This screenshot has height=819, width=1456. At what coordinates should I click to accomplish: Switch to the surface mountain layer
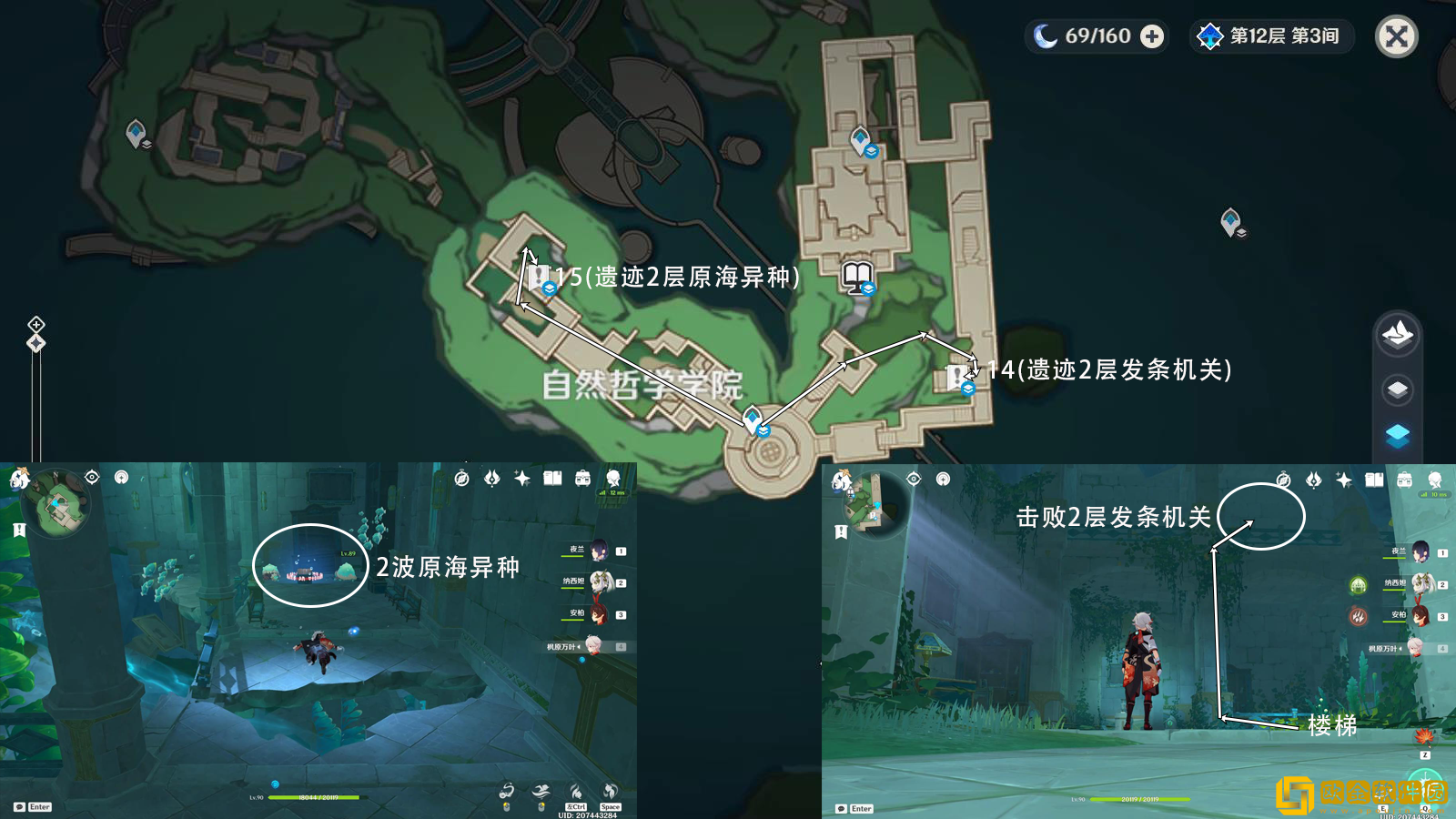pyautogui.click(x=1397, y=335)
